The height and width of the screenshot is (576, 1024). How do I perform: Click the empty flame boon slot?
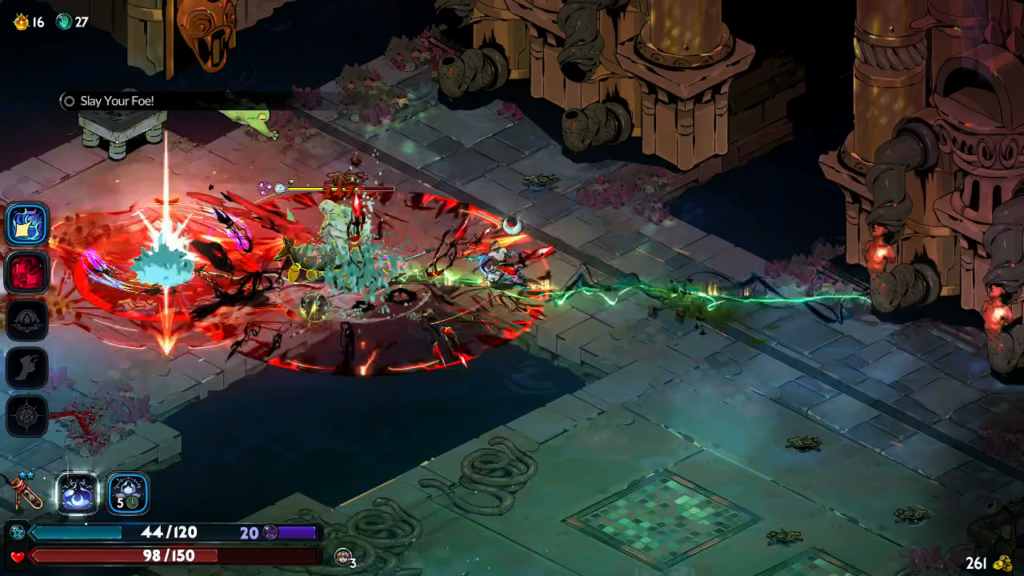pos(27,320)
